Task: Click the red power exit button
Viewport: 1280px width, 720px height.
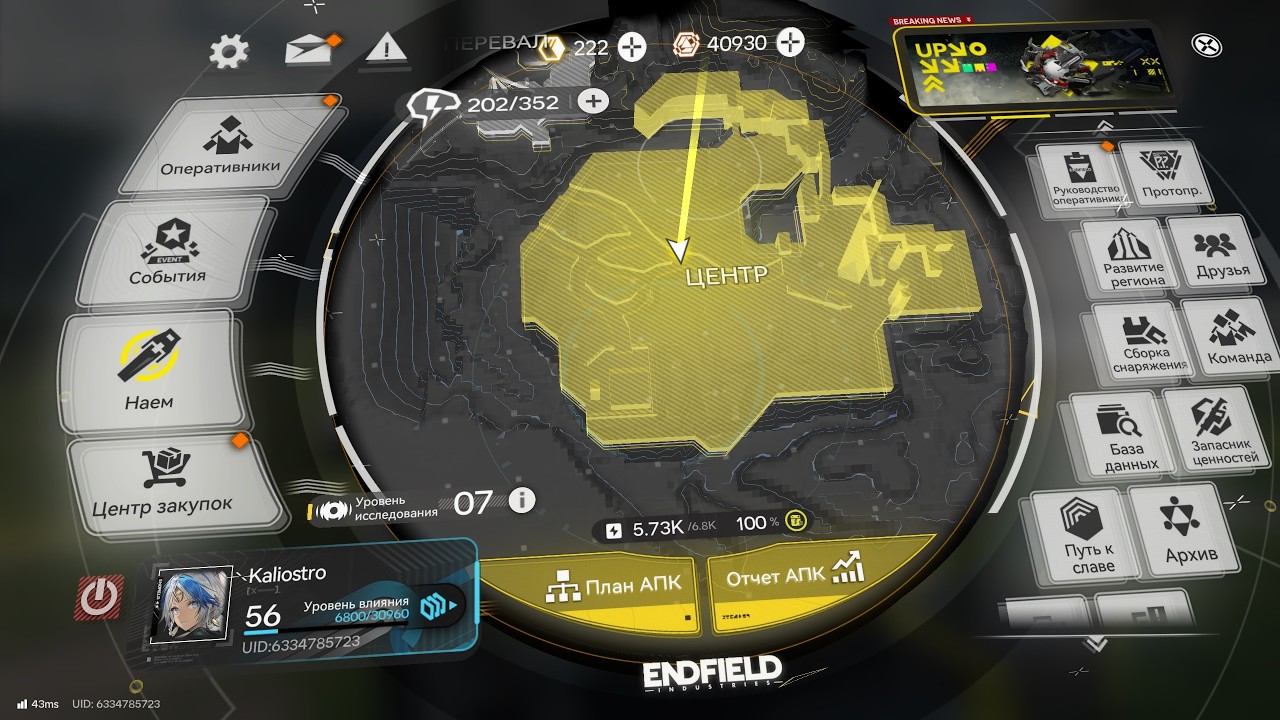Action: [x=98, y=597]
